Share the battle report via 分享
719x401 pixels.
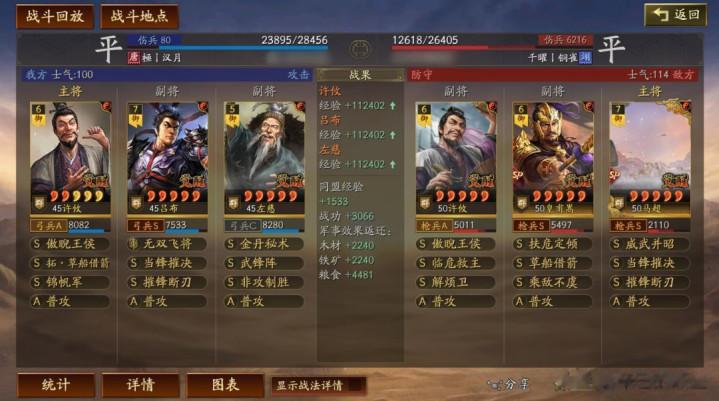509,384
